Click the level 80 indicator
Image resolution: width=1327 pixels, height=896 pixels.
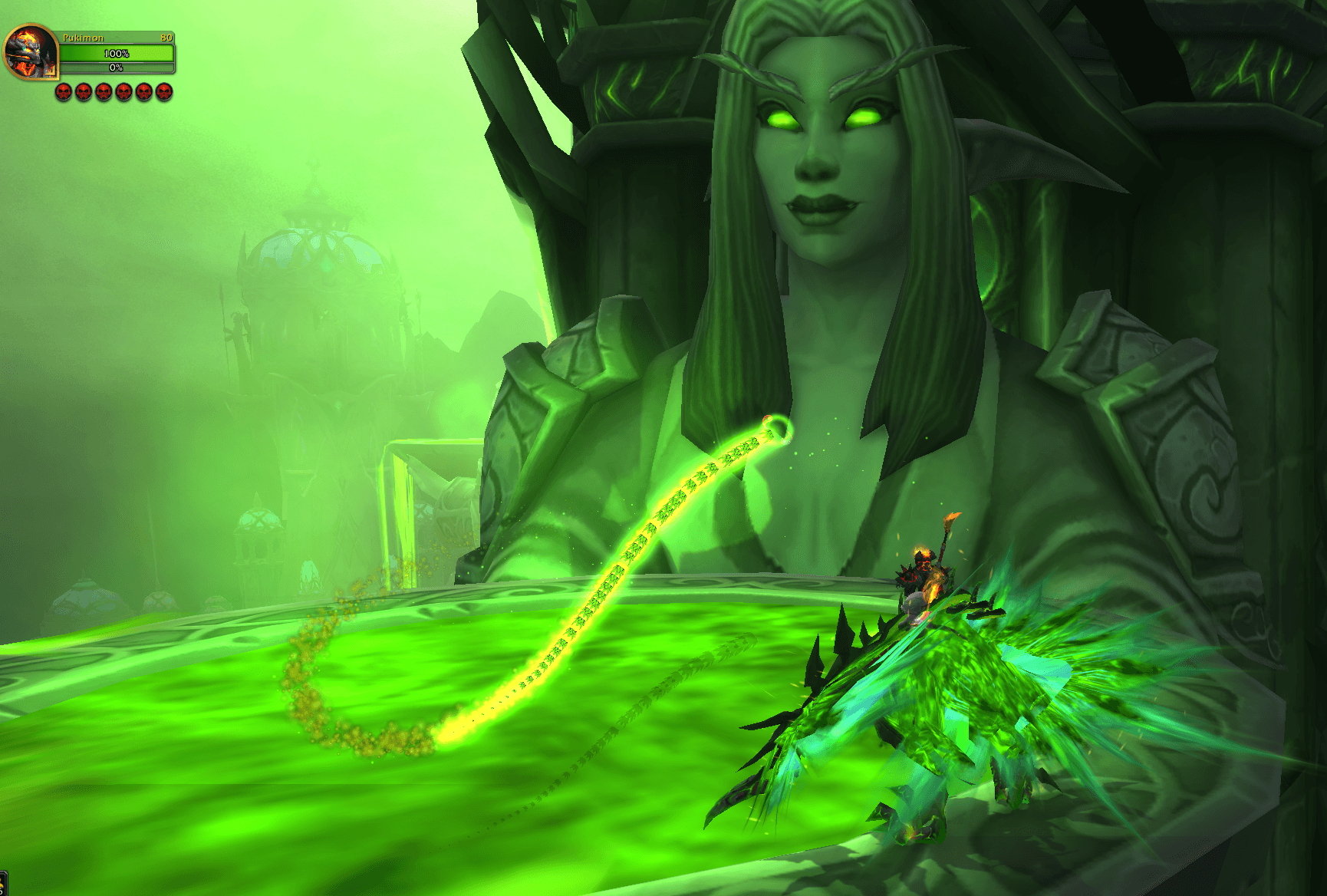[166, 38]
